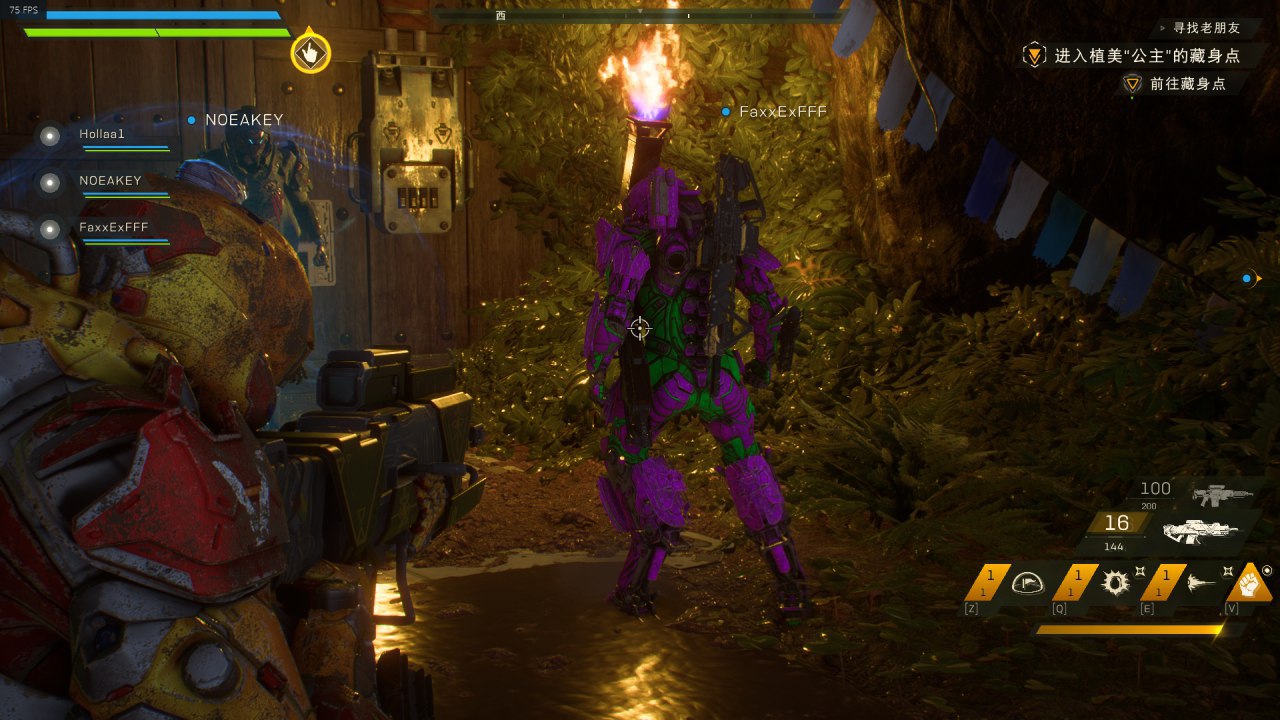Select the equipped heavy weapon icon

[x=1200, y=529]
